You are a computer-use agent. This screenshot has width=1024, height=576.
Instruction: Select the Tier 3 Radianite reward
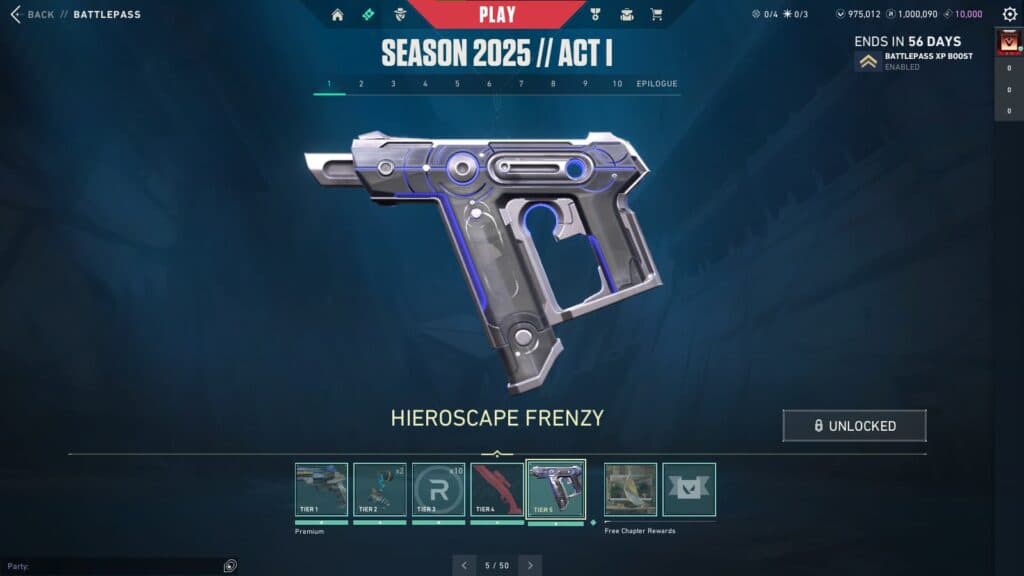pos(438,489)
